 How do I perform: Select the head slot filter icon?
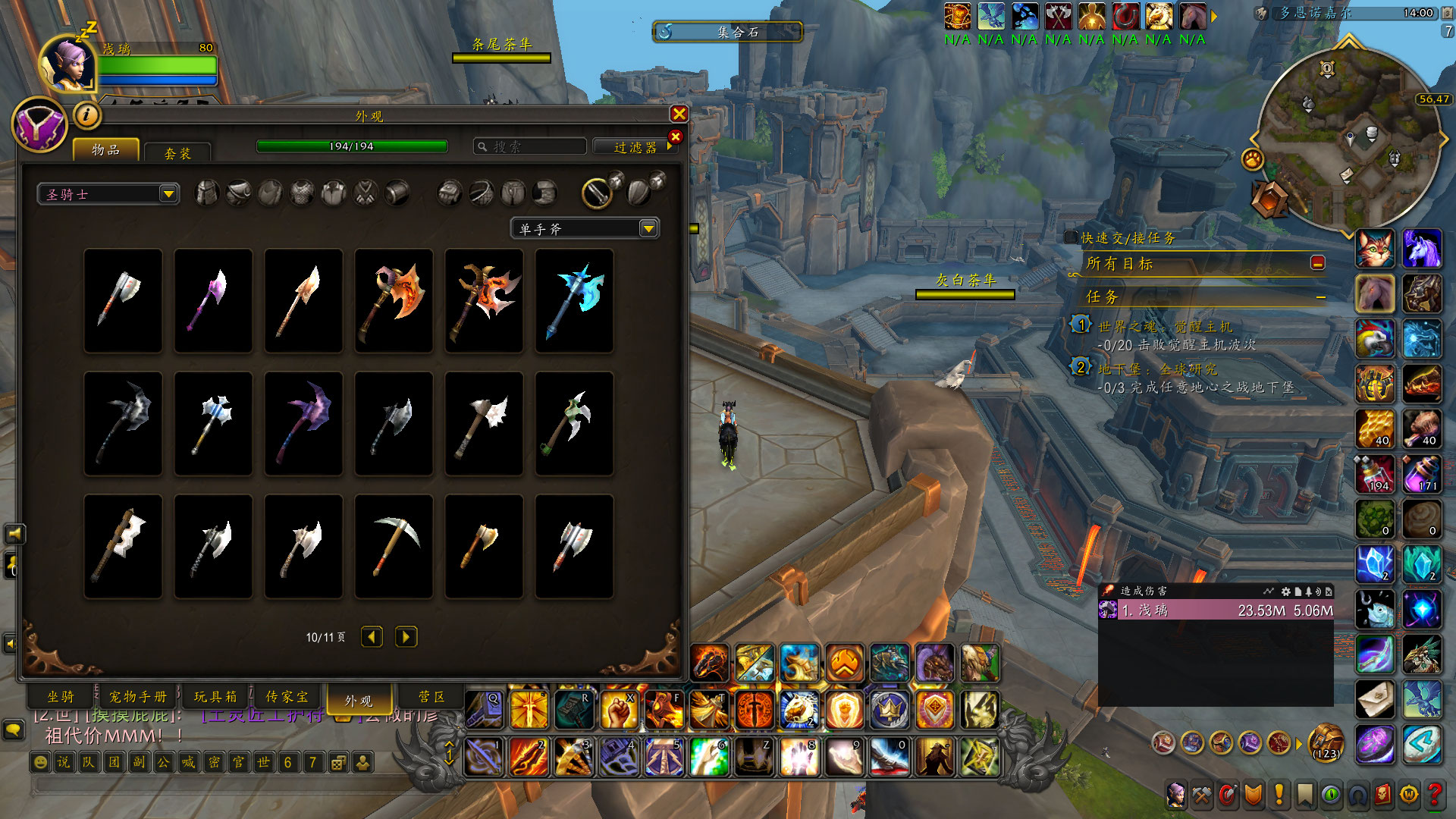206,193
